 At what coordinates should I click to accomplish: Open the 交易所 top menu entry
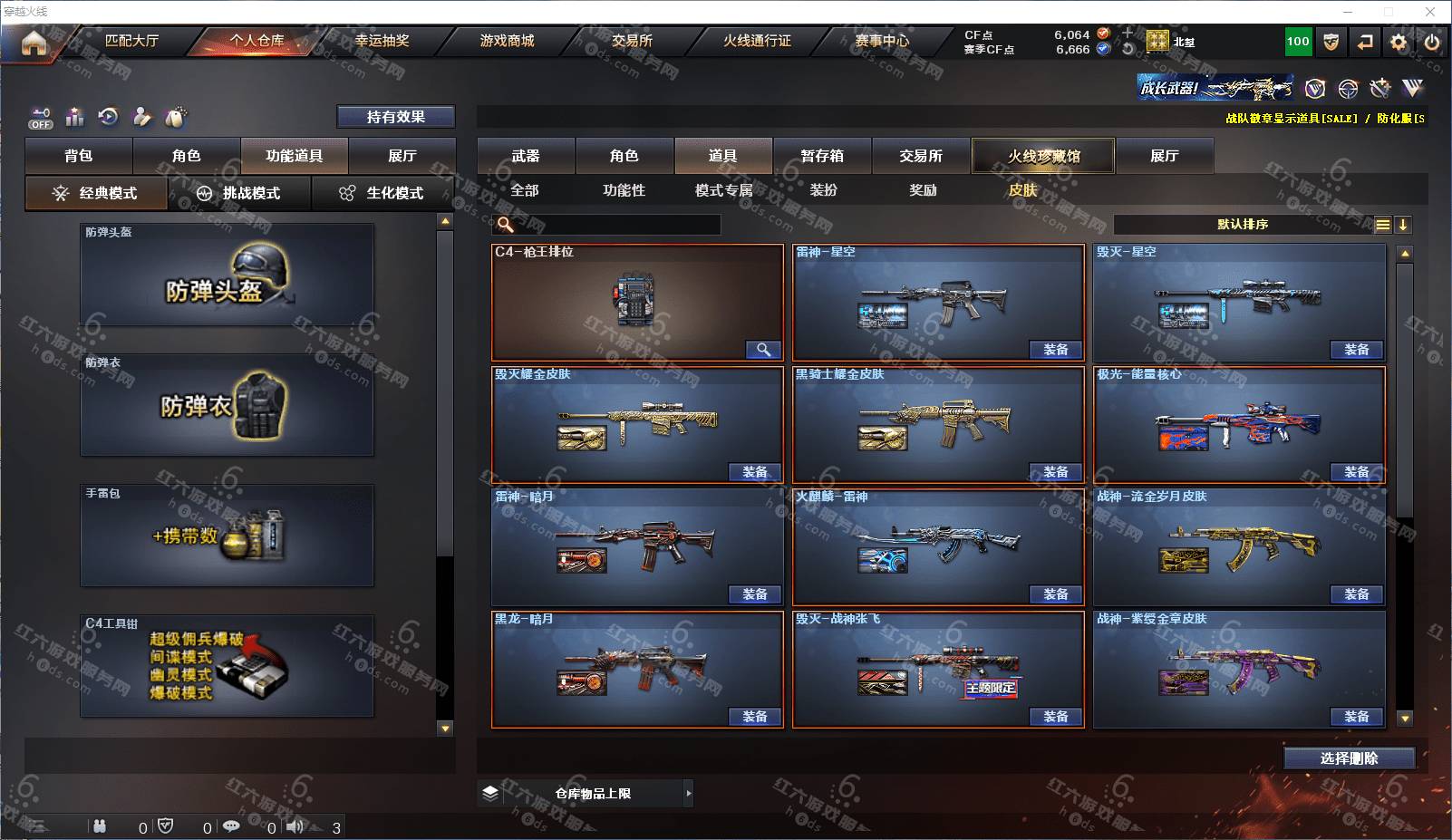coord(632,41)
